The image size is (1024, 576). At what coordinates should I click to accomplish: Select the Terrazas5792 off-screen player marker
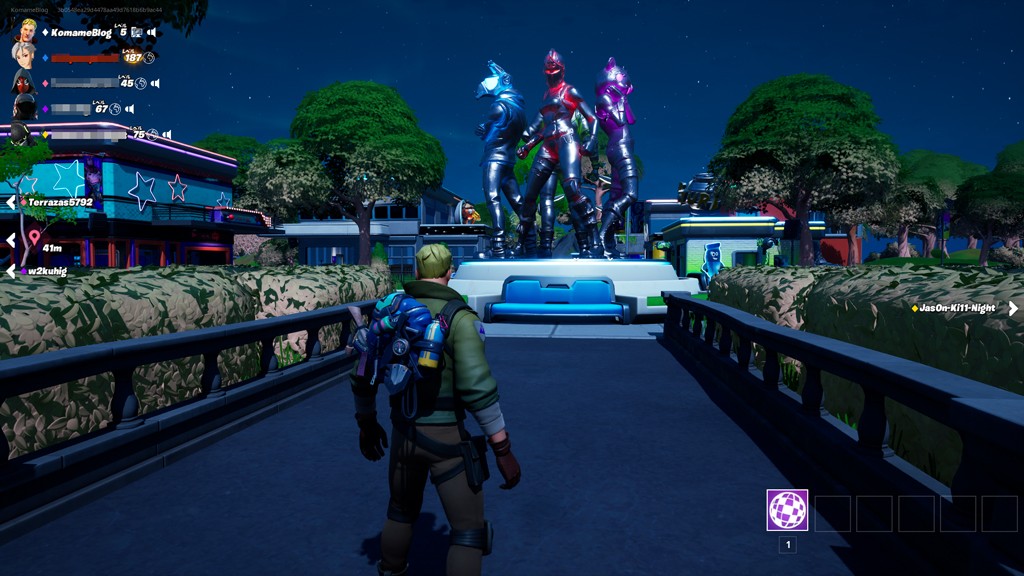click(x=55, y=202)
